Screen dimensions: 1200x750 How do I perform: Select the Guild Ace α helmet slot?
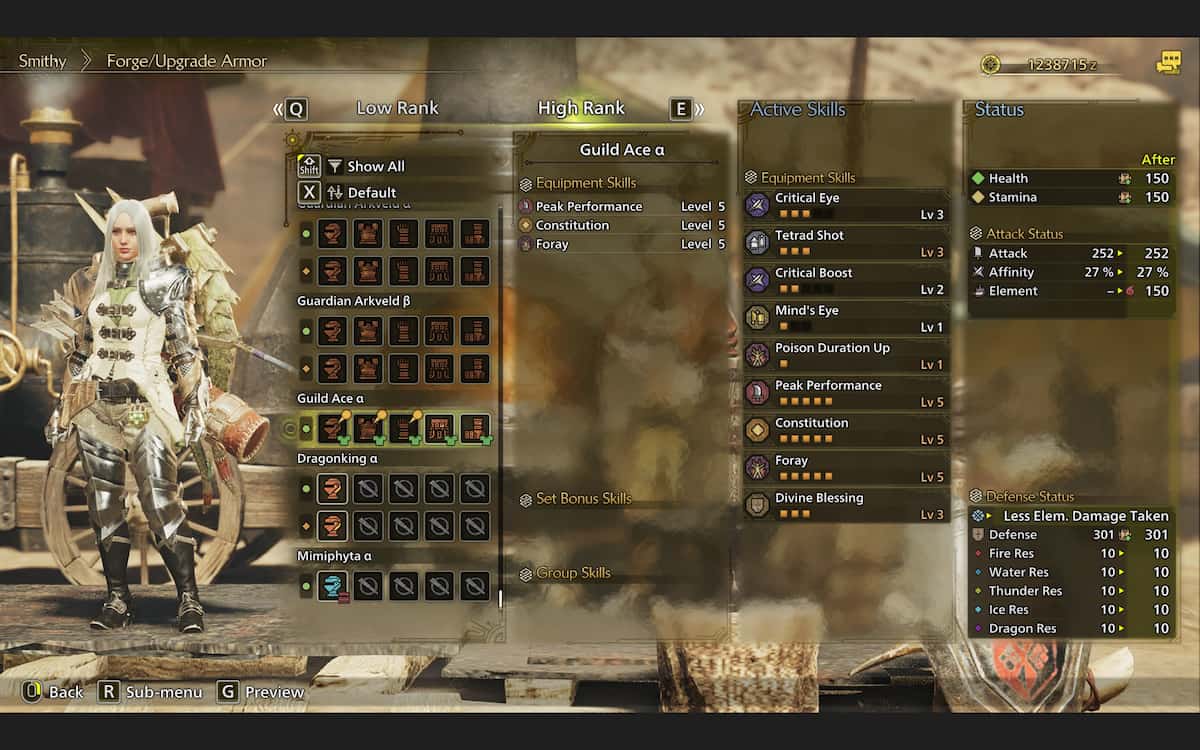(333, 430)
